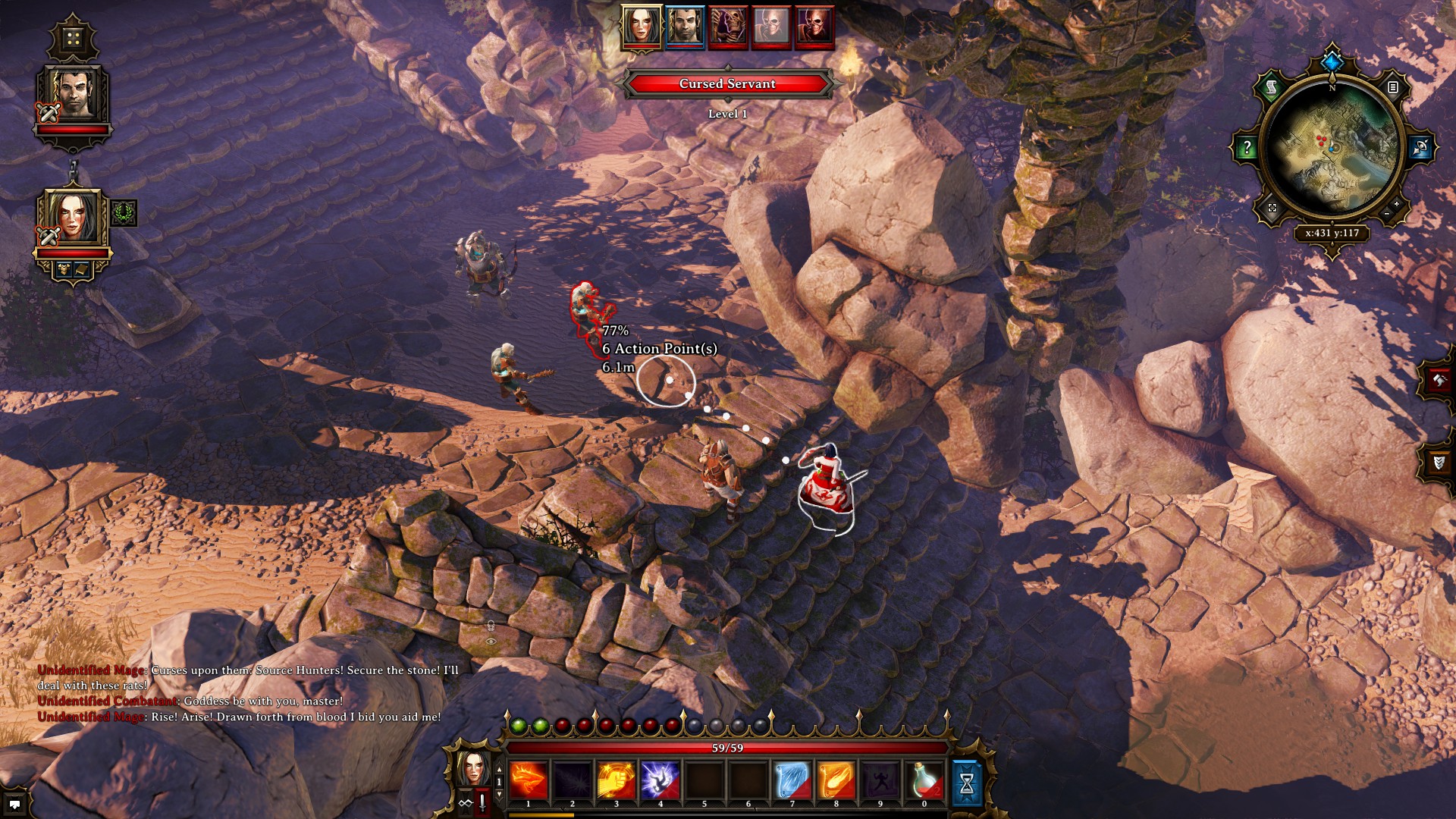
Task: Select the potion flask in slot 0
Action: (924, 780)
